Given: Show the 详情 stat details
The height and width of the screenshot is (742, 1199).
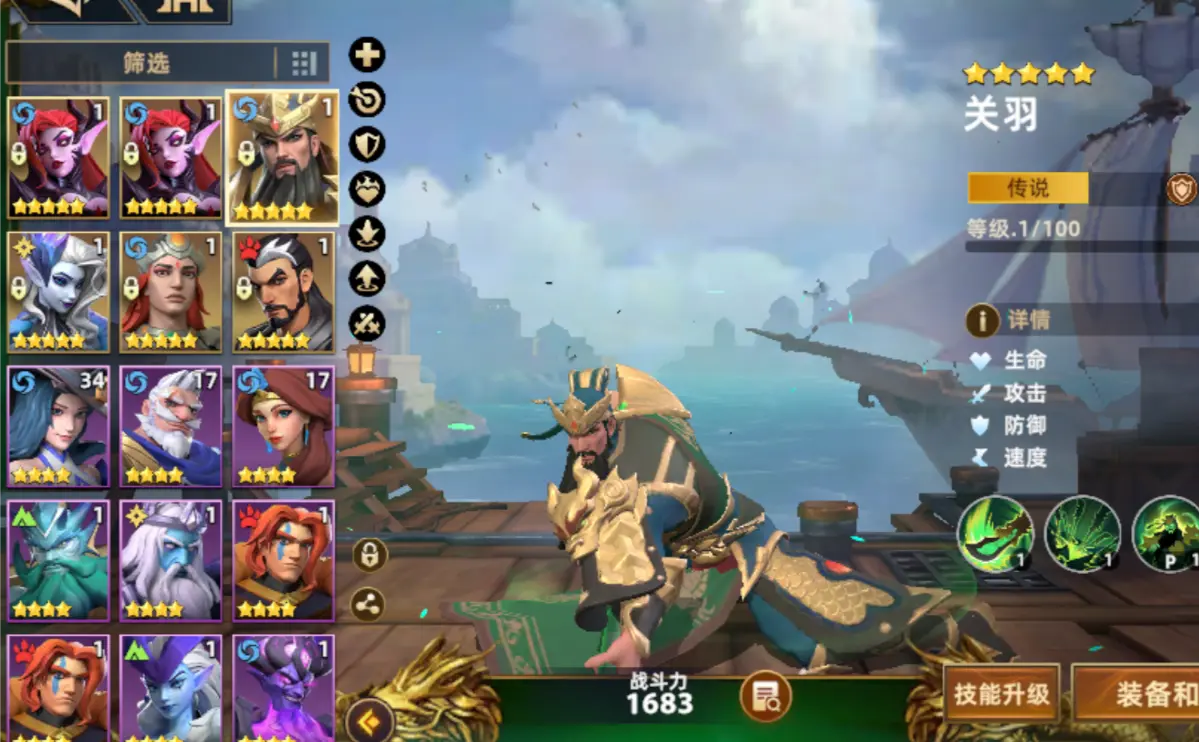Looking at the screenshot, I should tap(1010, 320).
